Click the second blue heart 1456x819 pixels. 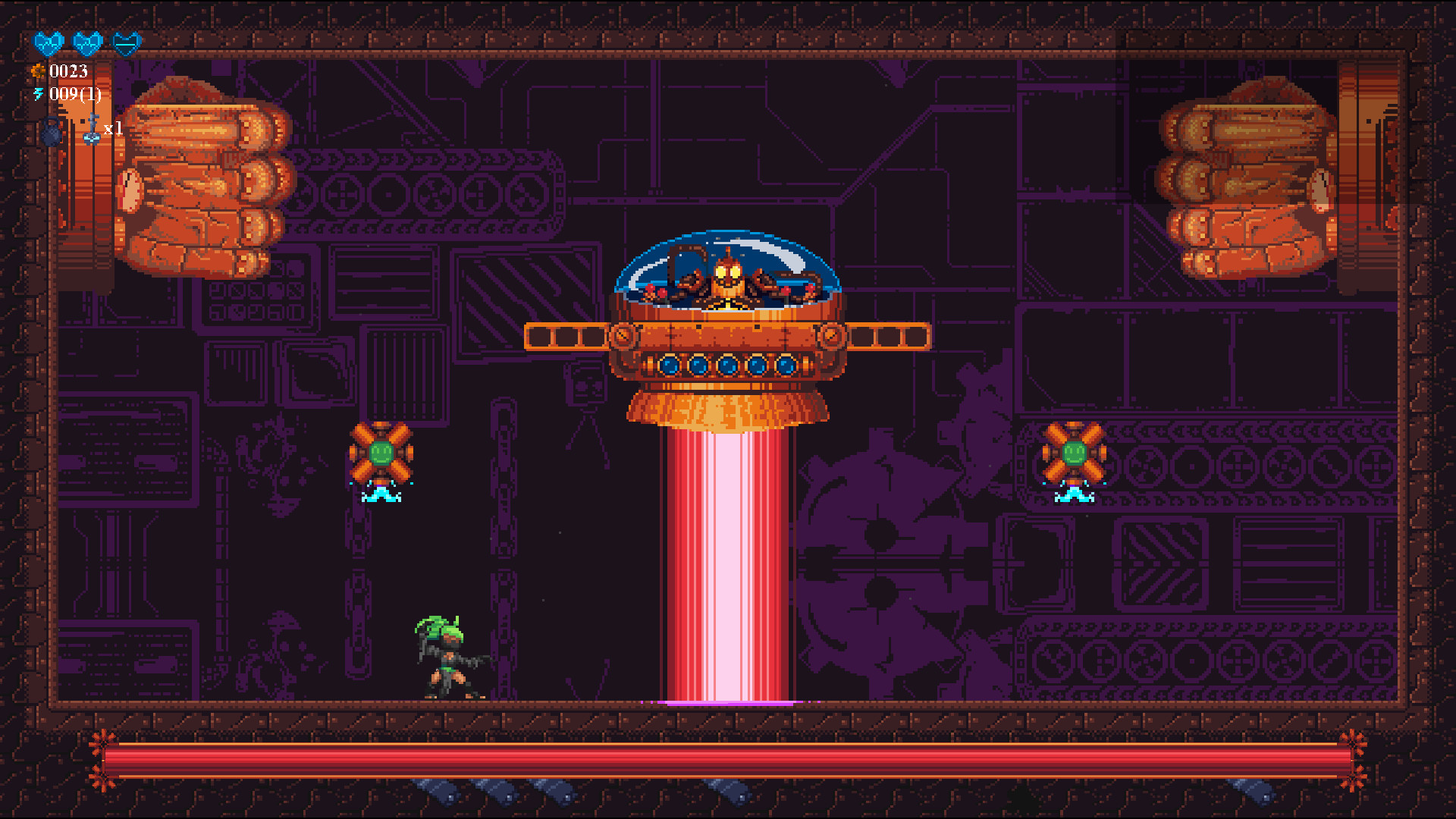pos(89,43)
